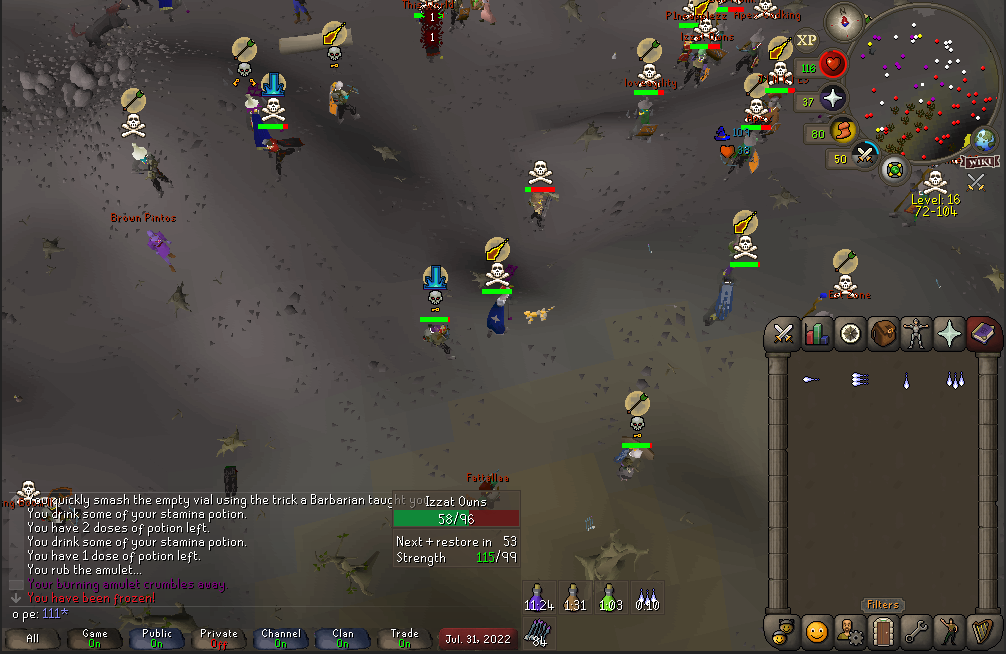
Task: Click the Filters button in spellbook
Action: [883, 605]
